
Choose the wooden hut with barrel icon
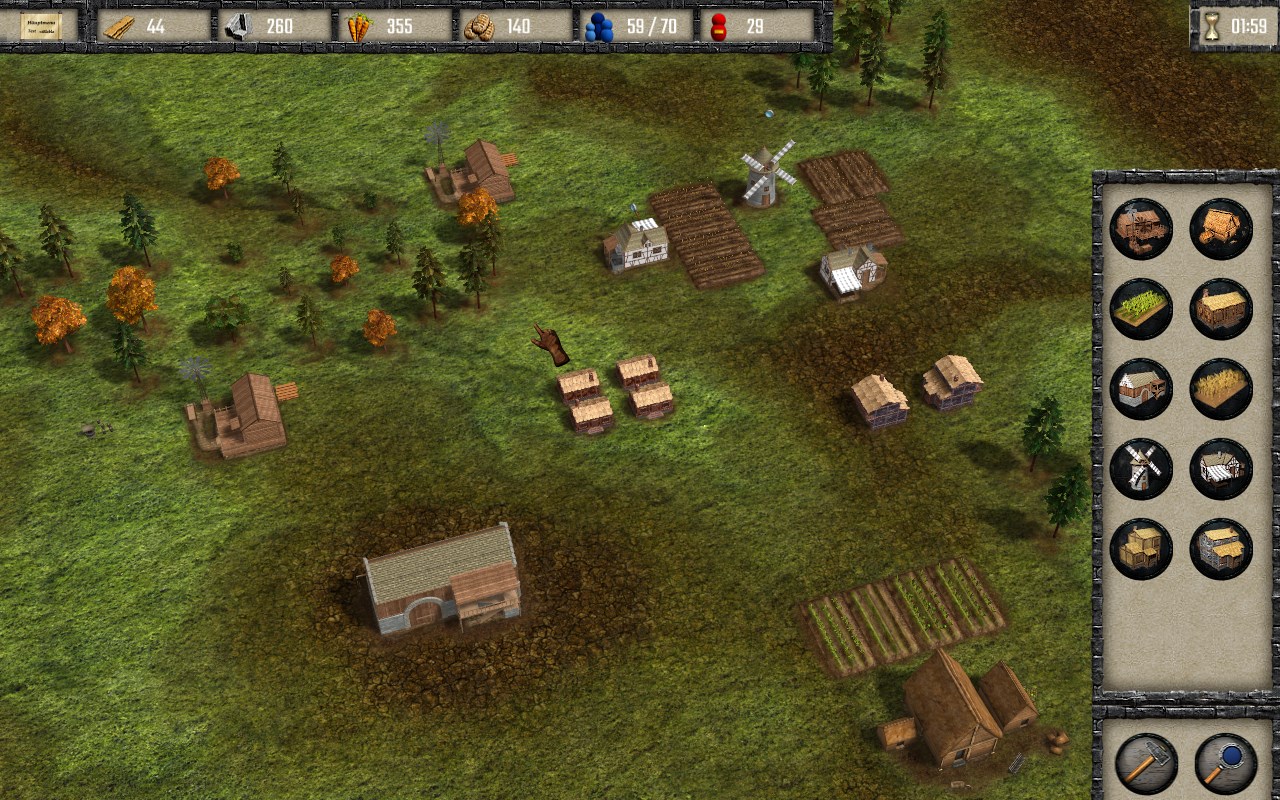pyautogui.click(x=1221, y=229)
